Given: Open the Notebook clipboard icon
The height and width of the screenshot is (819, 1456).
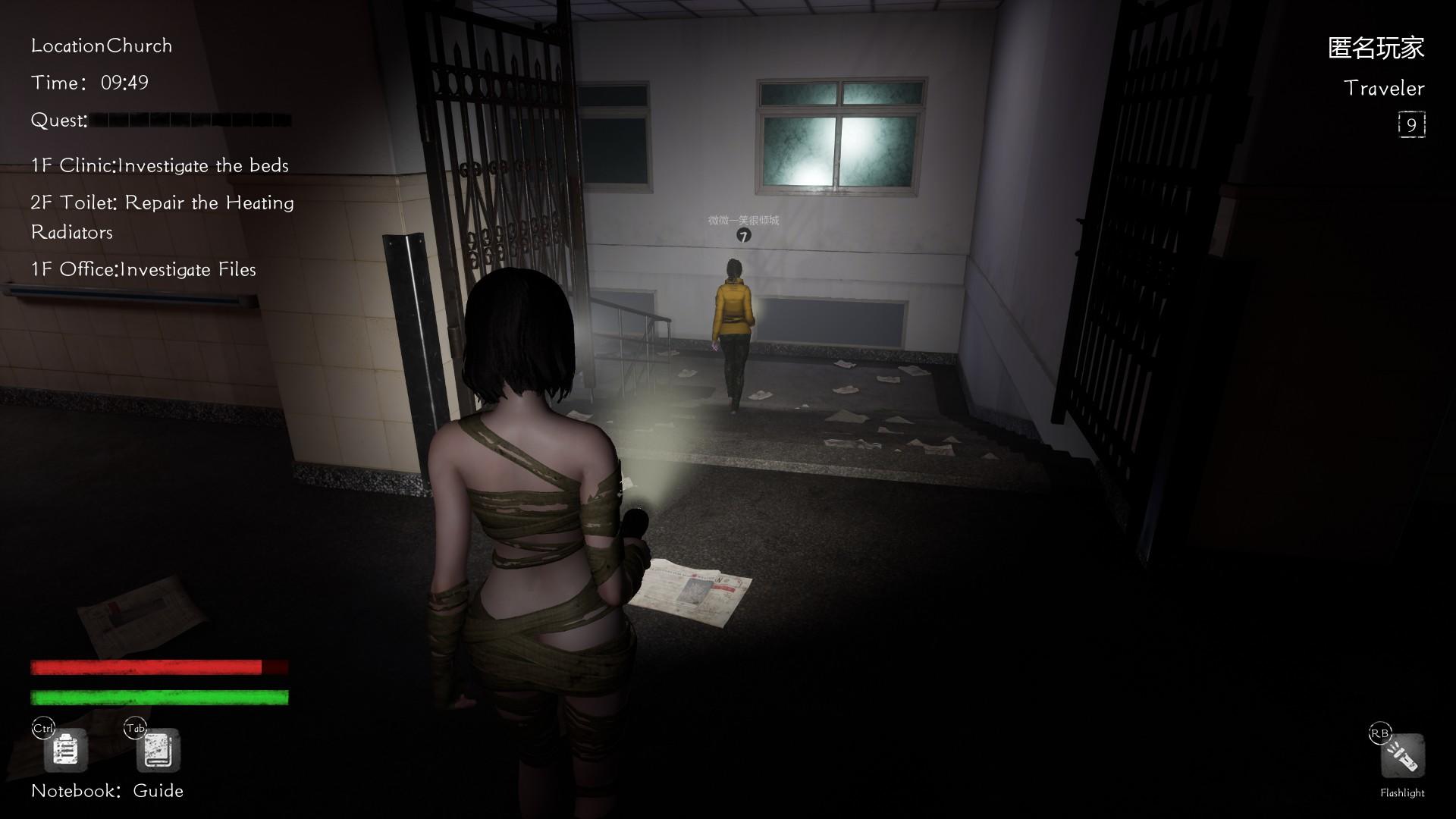Looking at the screenshot, I should click(66, 751).
